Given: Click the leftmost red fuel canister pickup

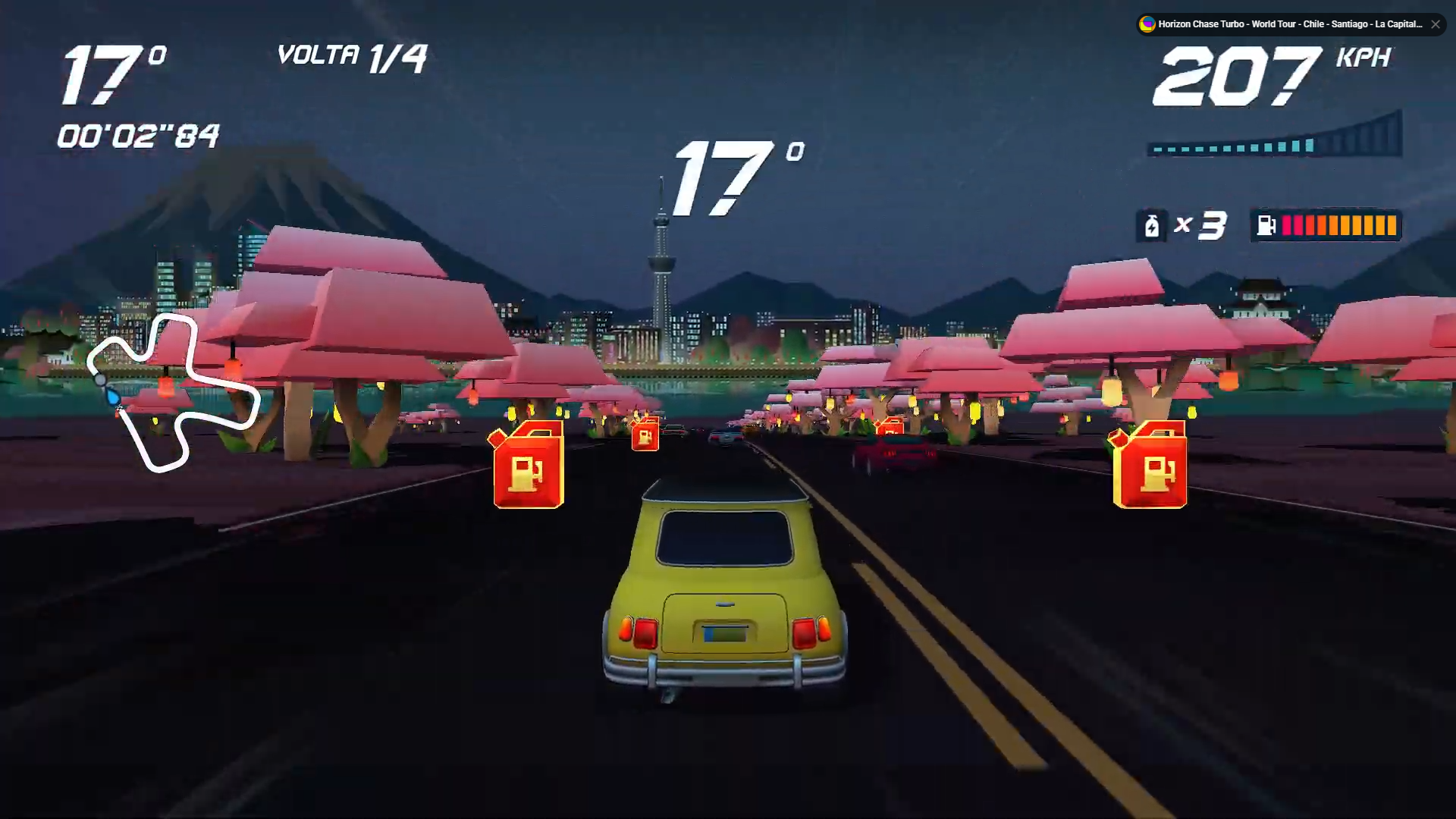Looking at the screenshot, I should click(x=528, y=465).
